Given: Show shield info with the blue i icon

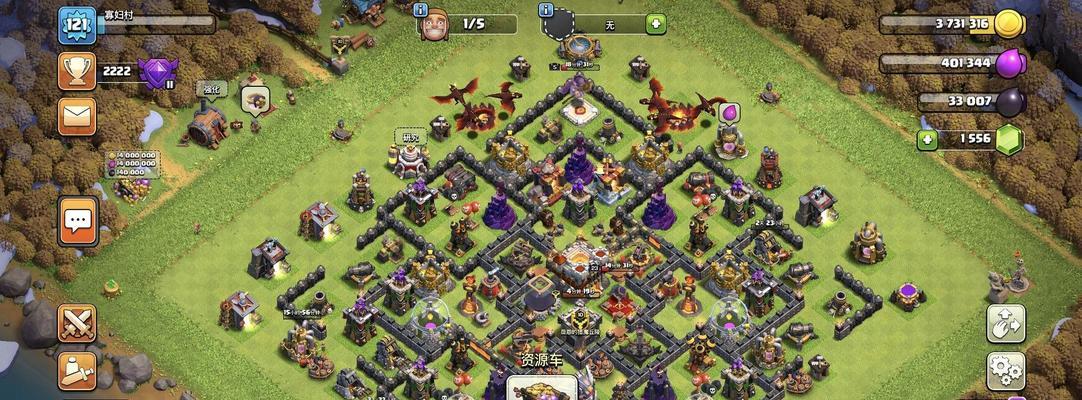Looking at the screenshot, I should click(546, 11).
